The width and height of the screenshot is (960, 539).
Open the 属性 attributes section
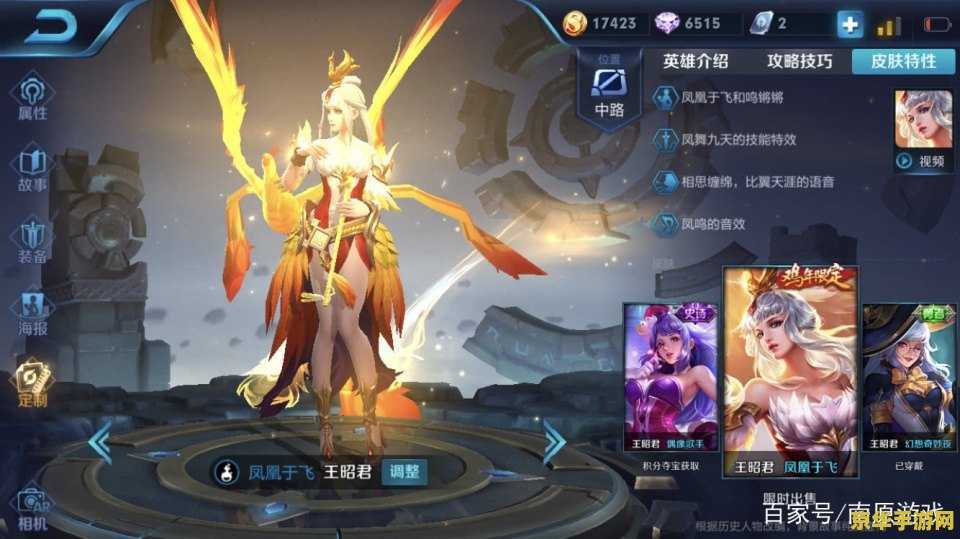point(31,98)
